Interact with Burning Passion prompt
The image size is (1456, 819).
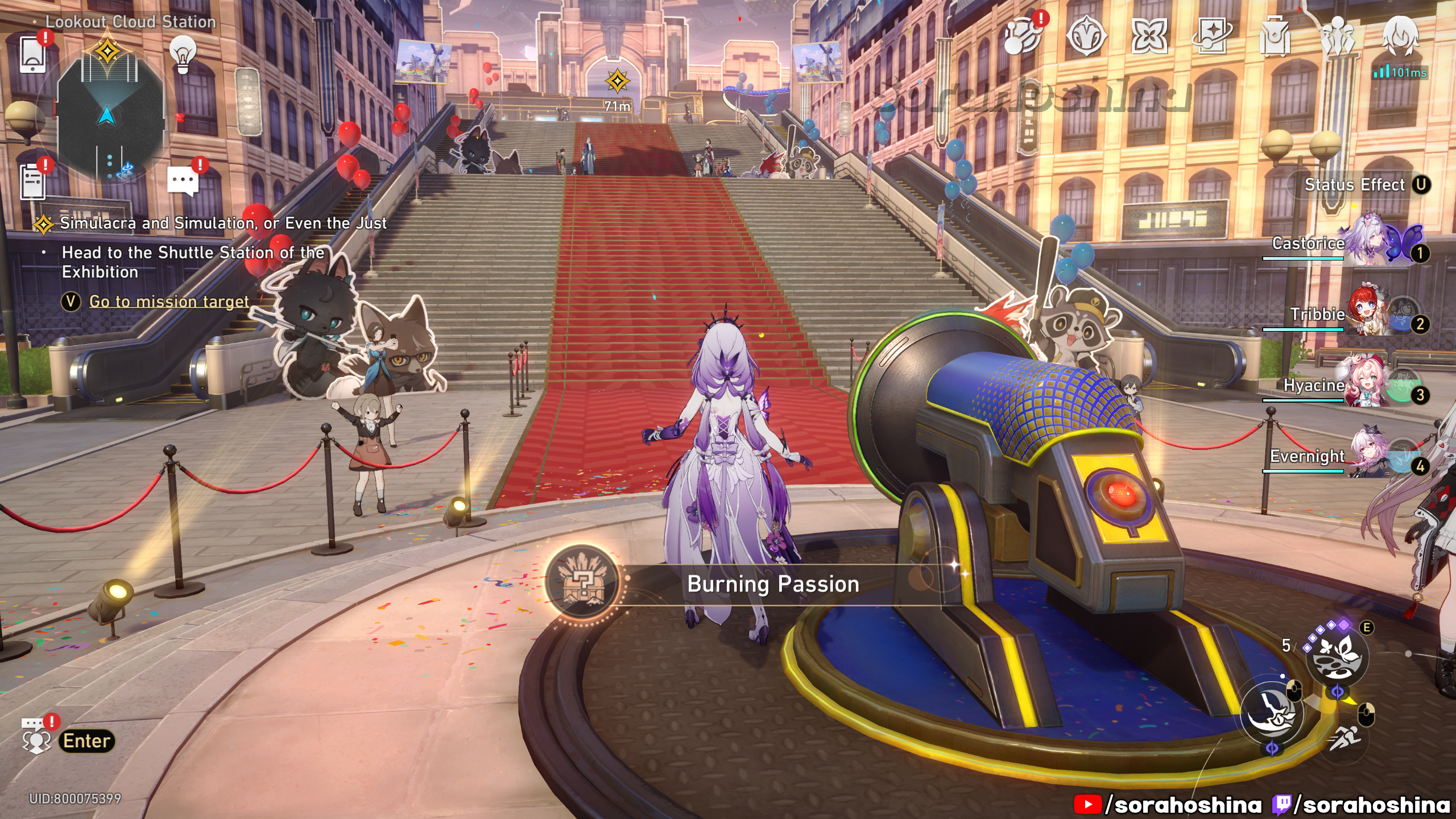click(772, 584)
